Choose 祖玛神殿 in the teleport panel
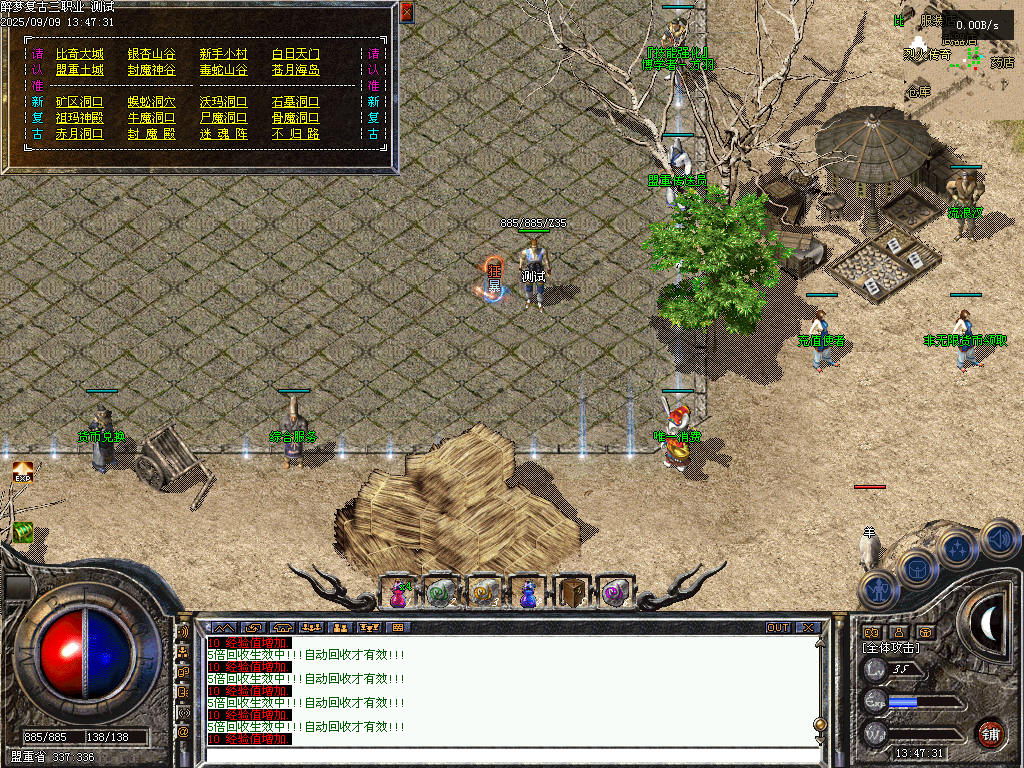The width and height of the screenshot is (1024, 768). [80, 118]
